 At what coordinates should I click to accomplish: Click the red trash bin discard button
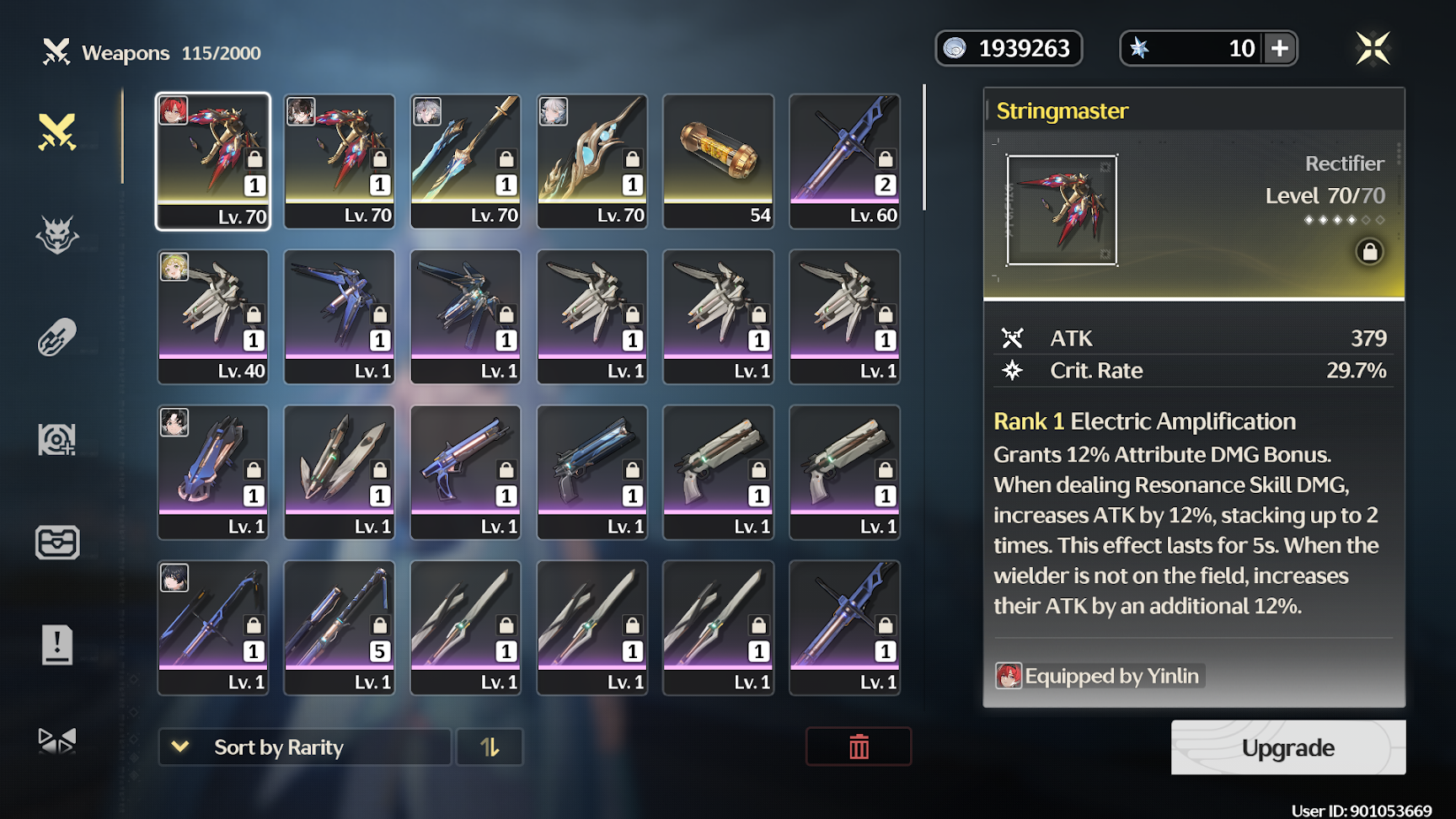(858, 747)
